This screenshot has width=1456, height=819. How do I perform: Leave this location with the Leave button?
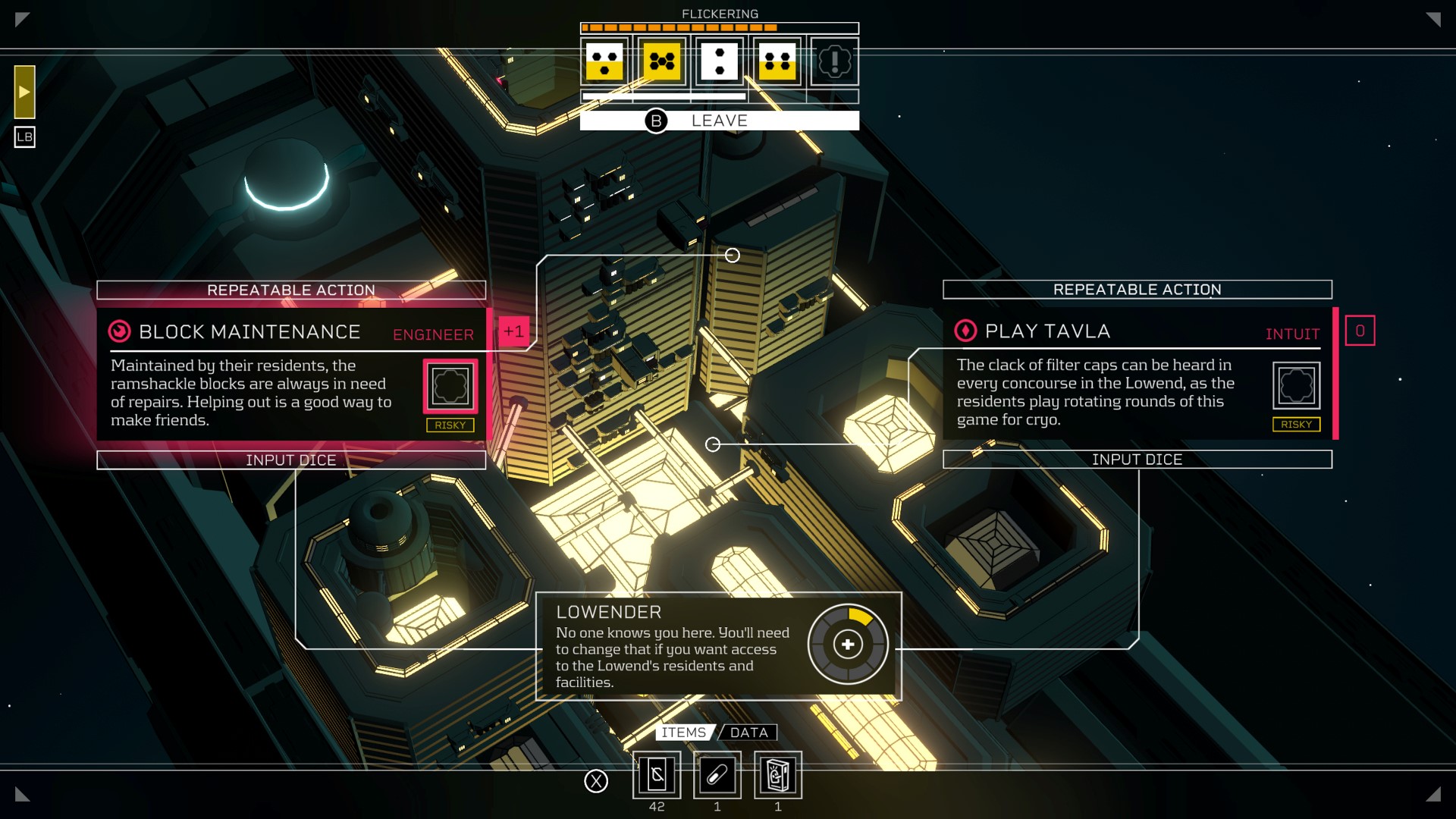pyautogui.click(x=719, y=121)
